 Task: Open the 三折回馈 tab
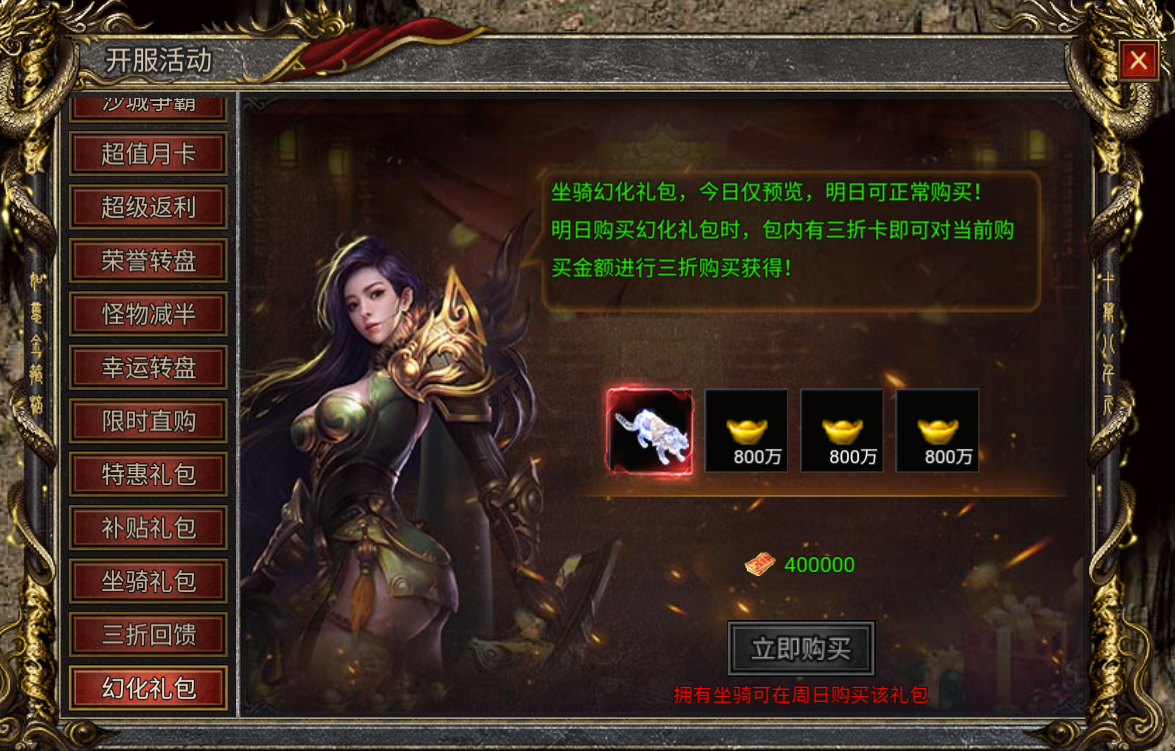tap(149, 635)
